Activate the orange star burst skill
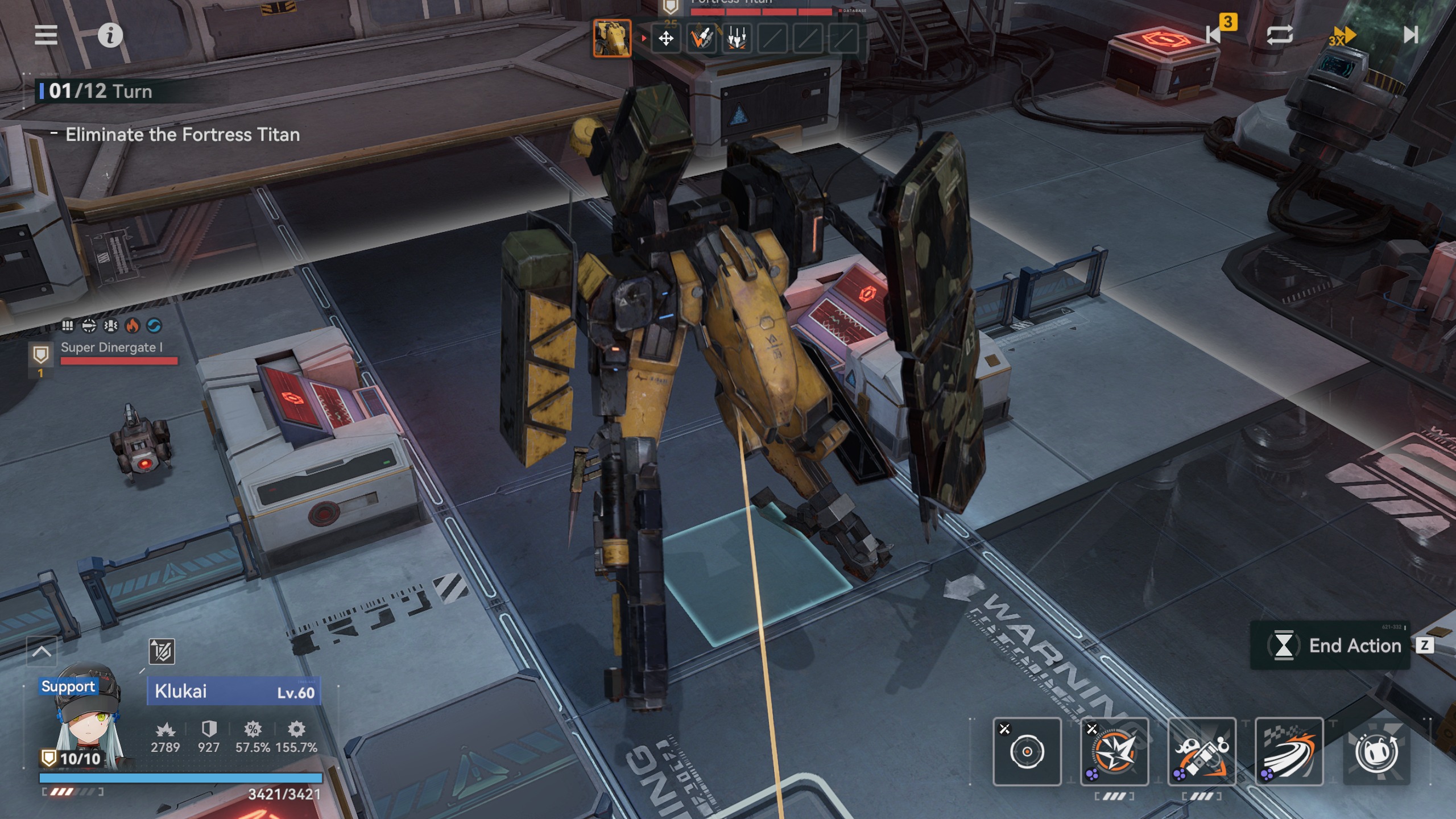The width and height of the screenshot is (1456, 819). click(1114, 752)
